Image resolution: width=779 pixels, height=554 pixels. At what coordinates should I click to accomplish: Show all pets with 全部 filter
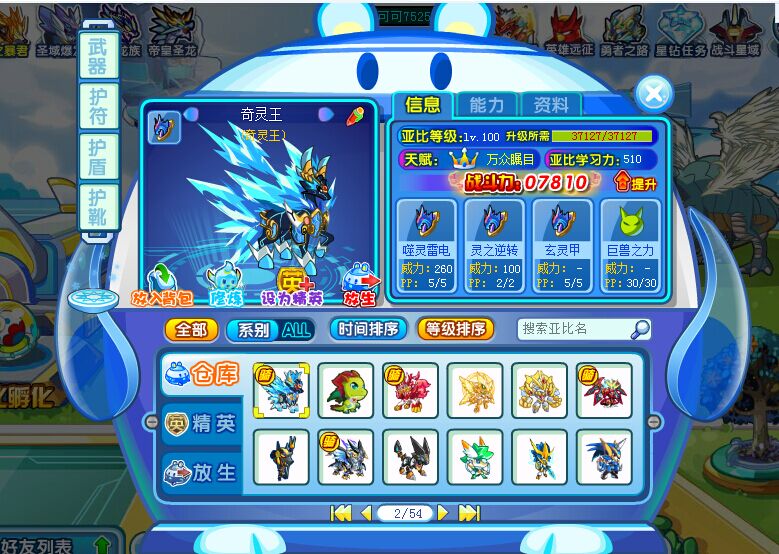[x=191, y=329]
